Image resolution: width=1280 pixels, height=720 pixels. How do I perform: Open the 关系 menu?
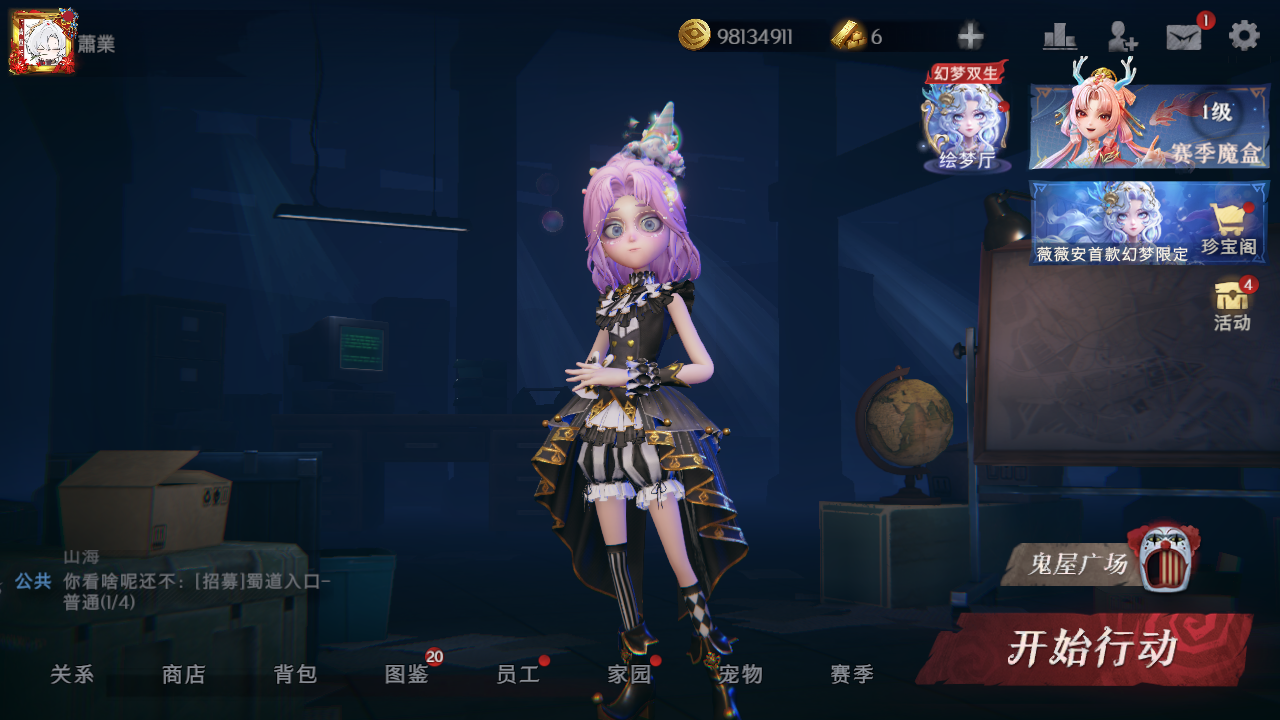coord(72,675)
